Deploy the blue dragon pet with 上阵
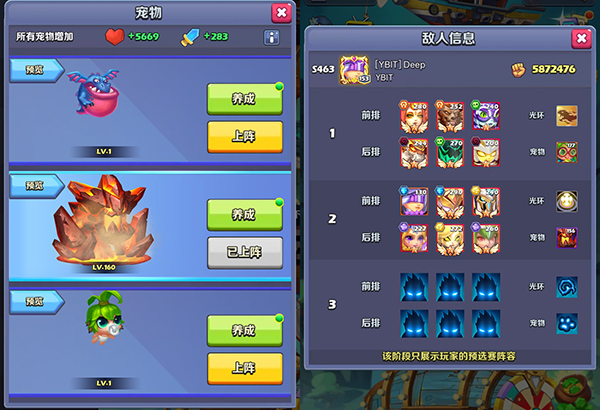Screen dimensions: 600x410 pos(244,136)
